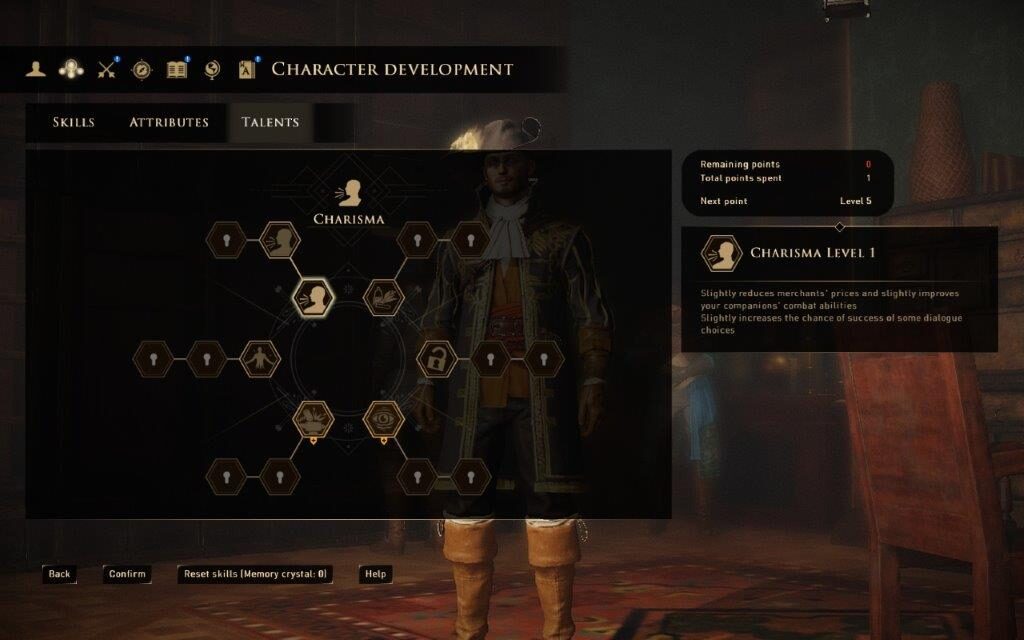1024x640 pixels.
Task: Switch to the Skills tab
Action: click(74, 122)
